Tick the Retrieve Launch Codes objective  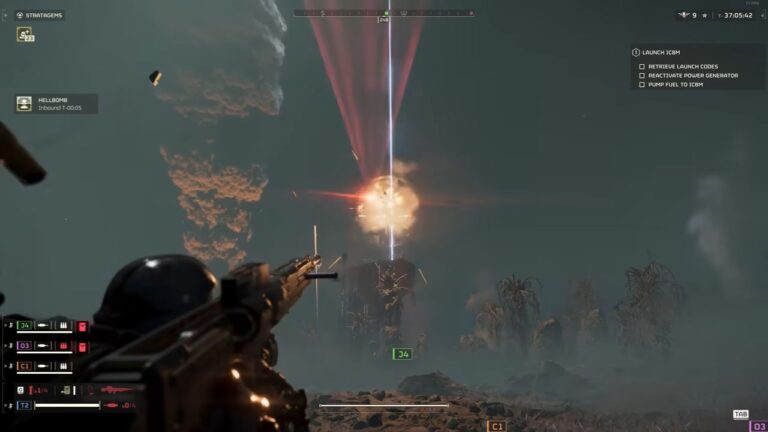[x=642, y=66]
